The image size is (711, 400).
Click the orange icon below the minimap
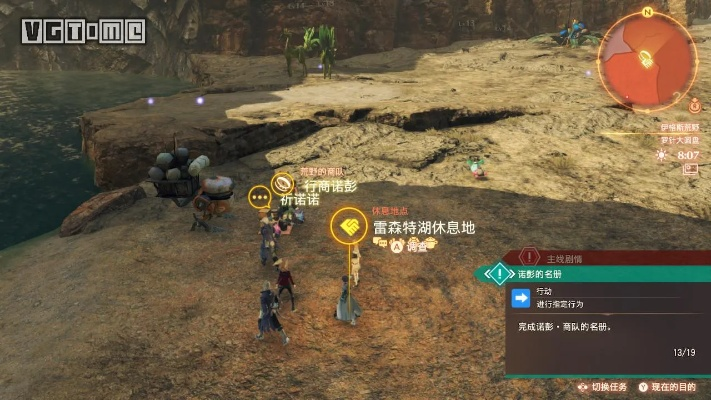694,102
